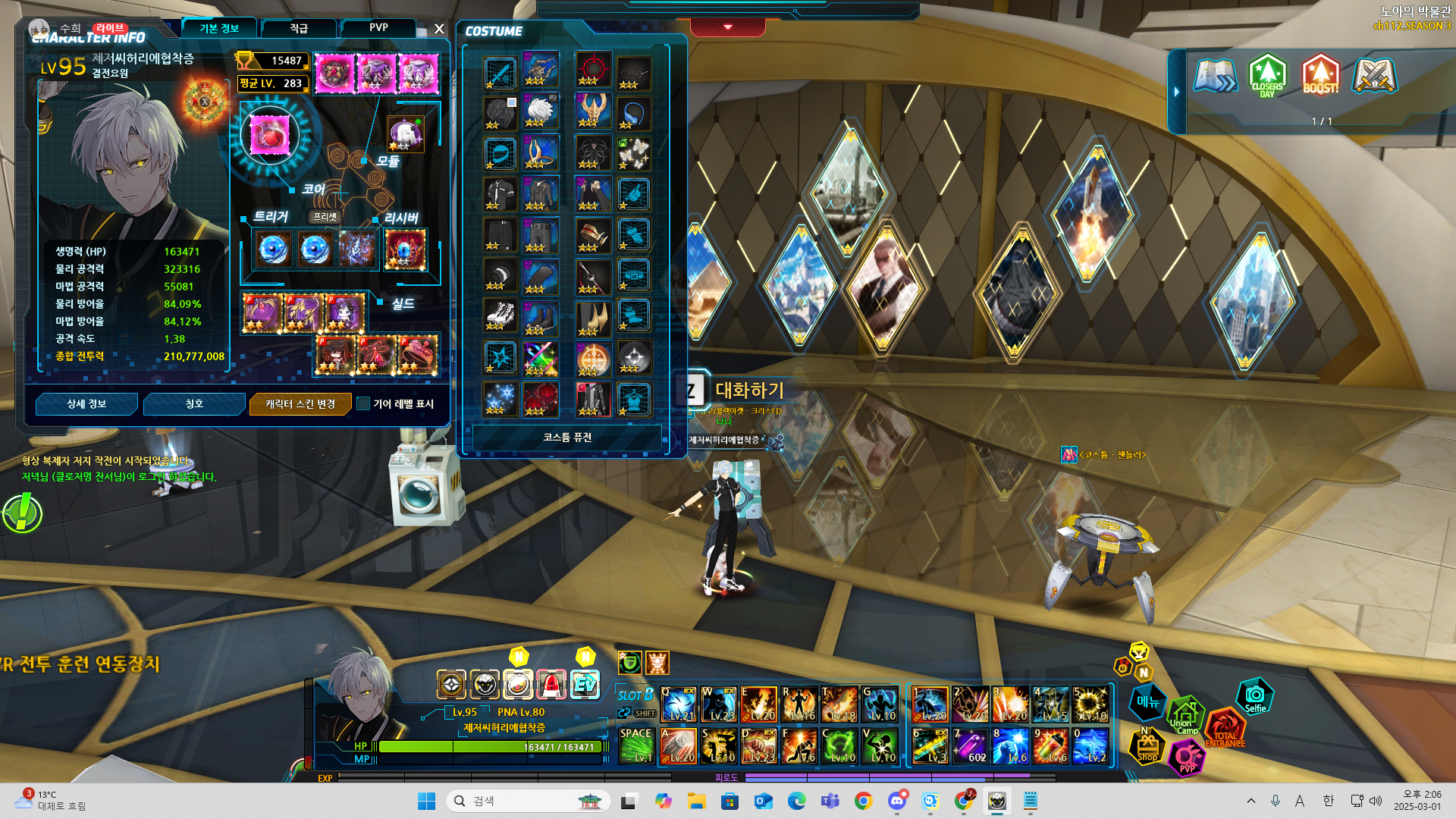Open the 프리셋 trigger preset
Screen dimensions: 1456x819
[x=325, y=217]
